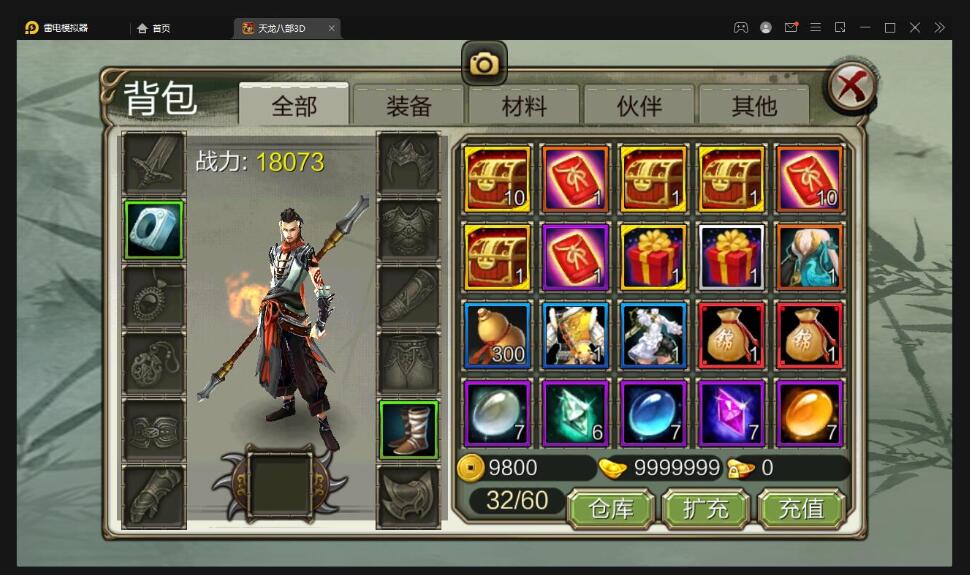The image size is (970, 575).
Task: Open the 充值 recharge shop
Action: 801,508
